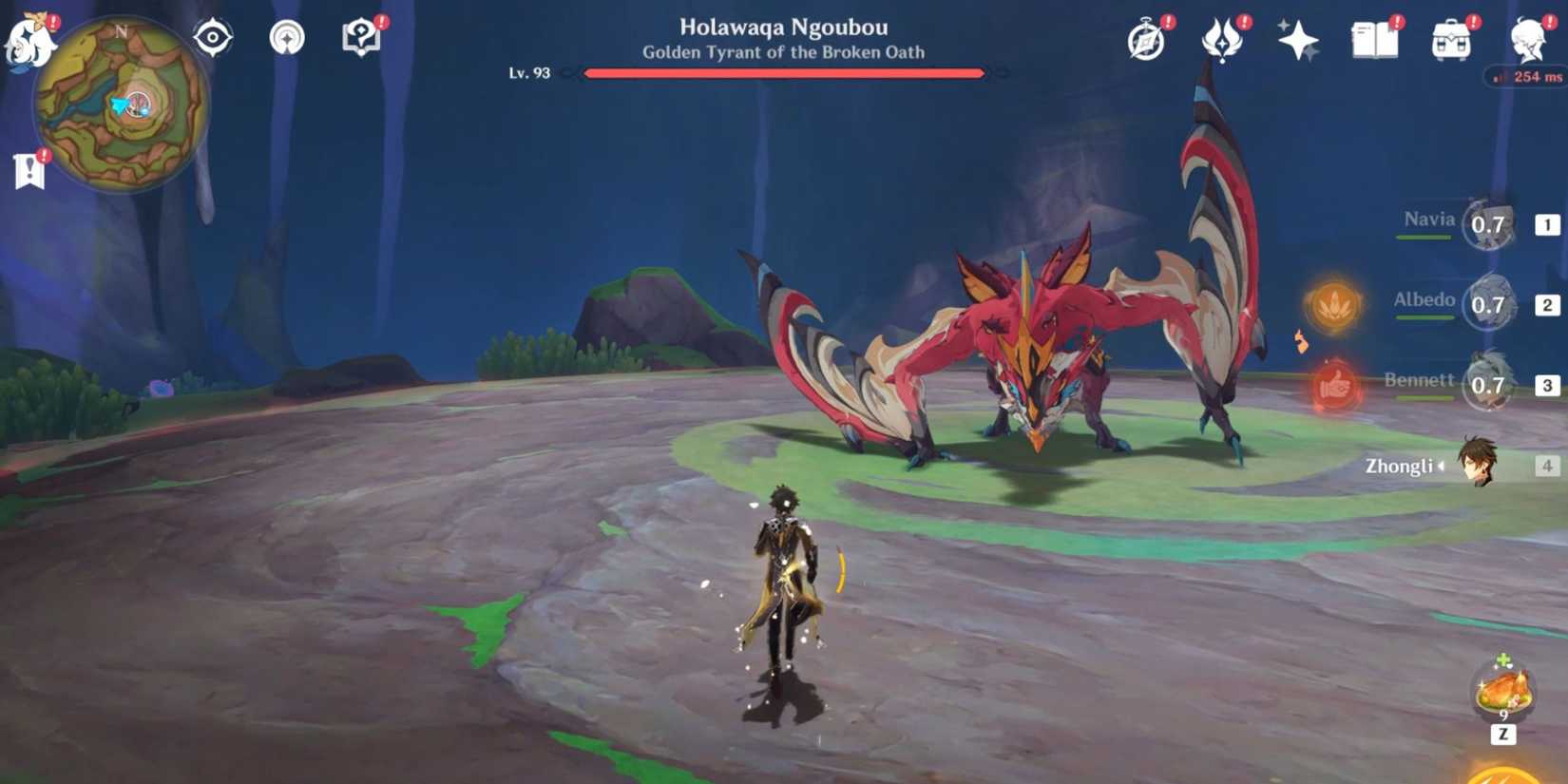Open the Inventory backpack
The image size is (1568, 784).
pos(1447,40)
